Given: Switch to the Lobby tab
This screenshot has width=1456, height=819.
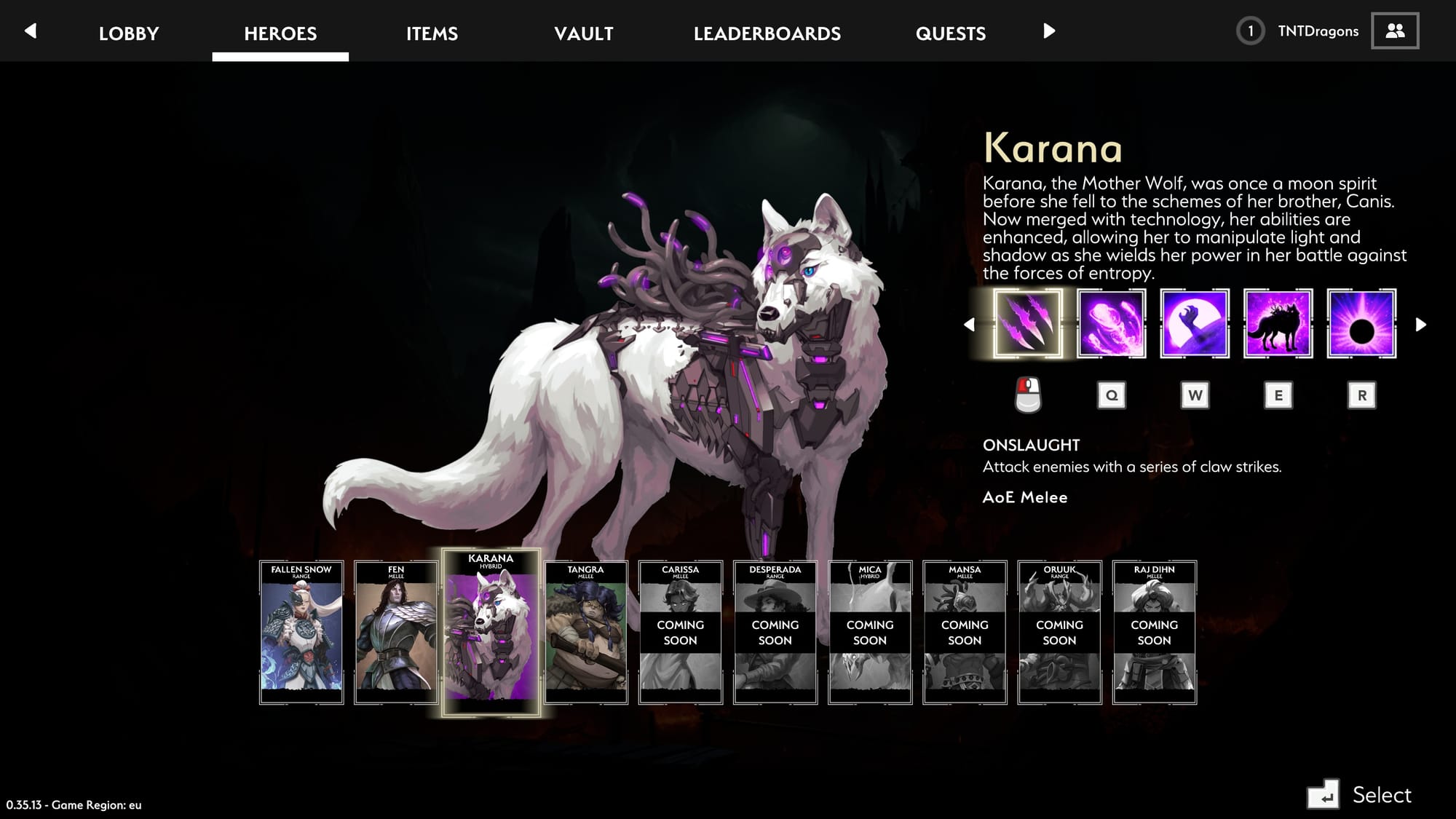Looking at the screenshot, I should point(129,33).
